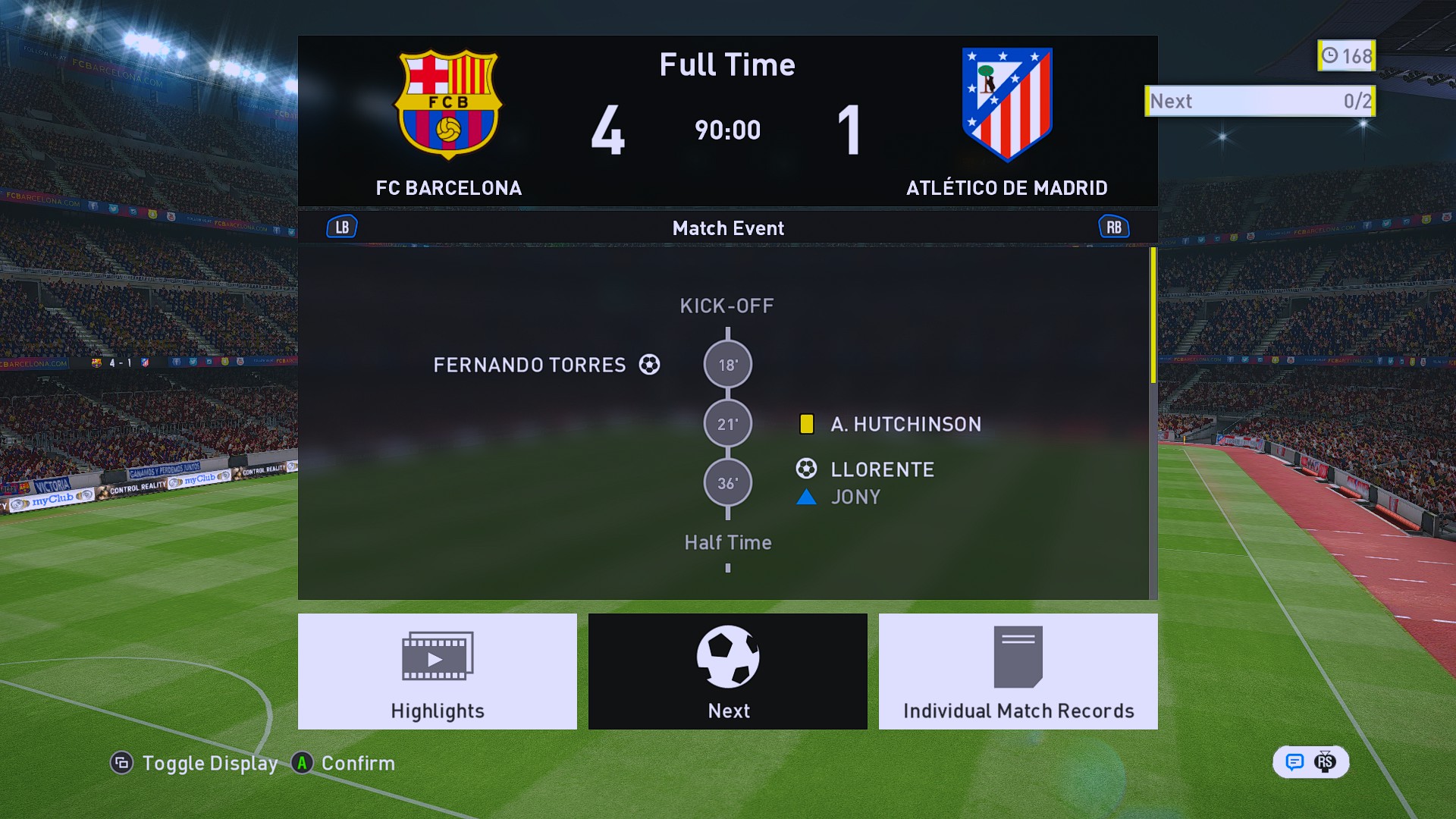Open the chat bubble icon
1456x819 pixels.
(x=1294, y=762)
